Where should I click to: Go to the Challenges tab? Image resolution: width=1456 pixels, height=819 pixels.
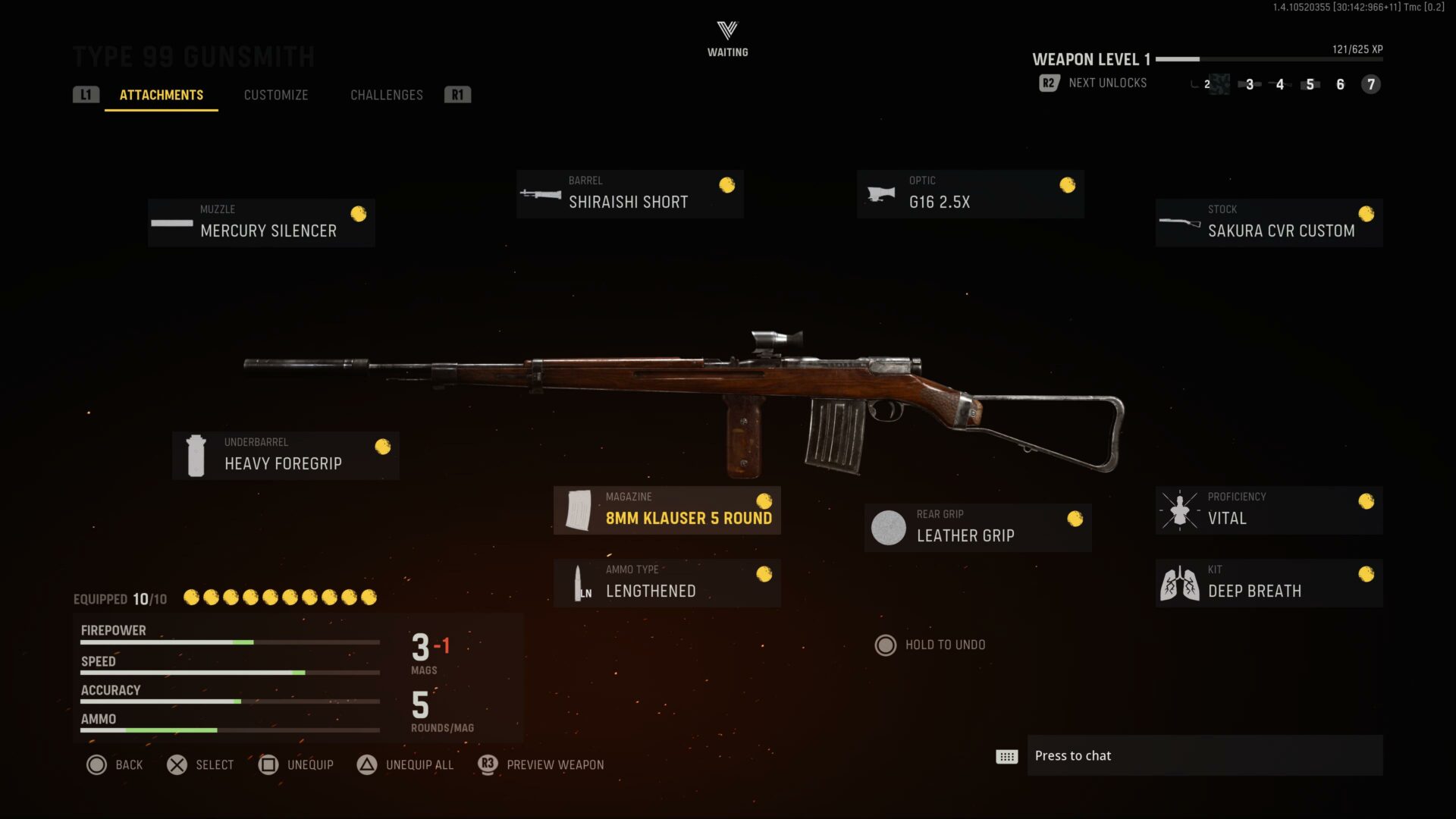click(387, 95)
